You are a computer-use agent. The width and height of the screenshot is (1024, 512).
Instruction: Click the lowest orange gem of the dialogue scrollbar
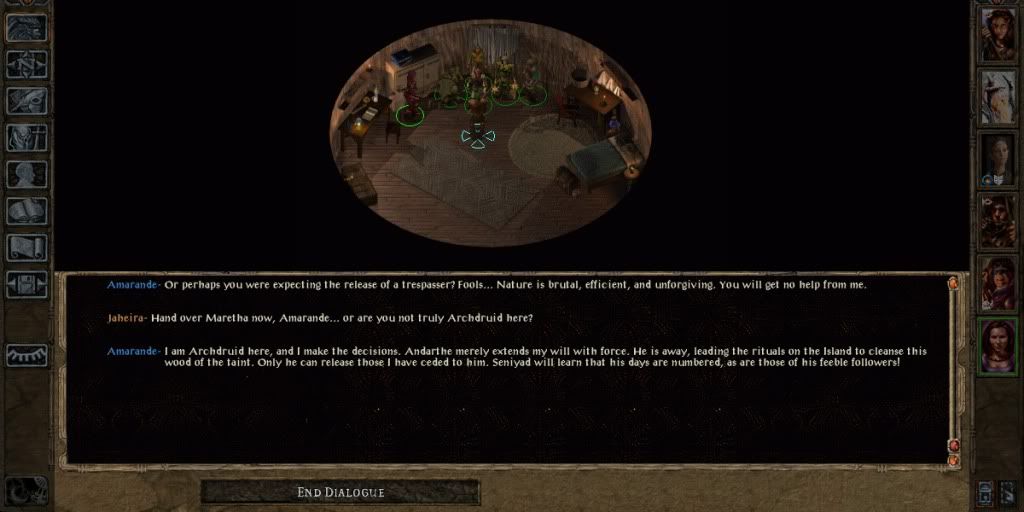pyautogui.click(x=953, y=459)
